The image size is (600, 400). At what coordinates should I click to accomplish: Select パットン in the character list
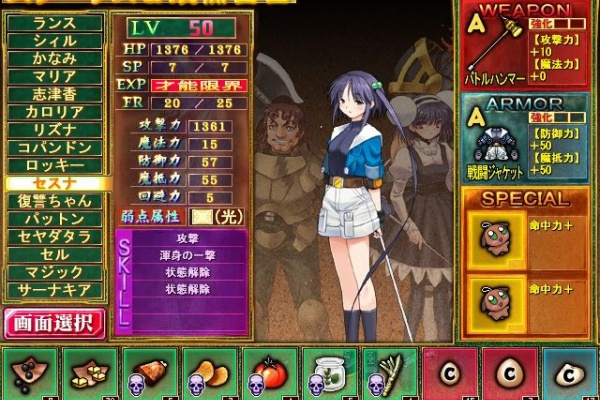point(54,219)
